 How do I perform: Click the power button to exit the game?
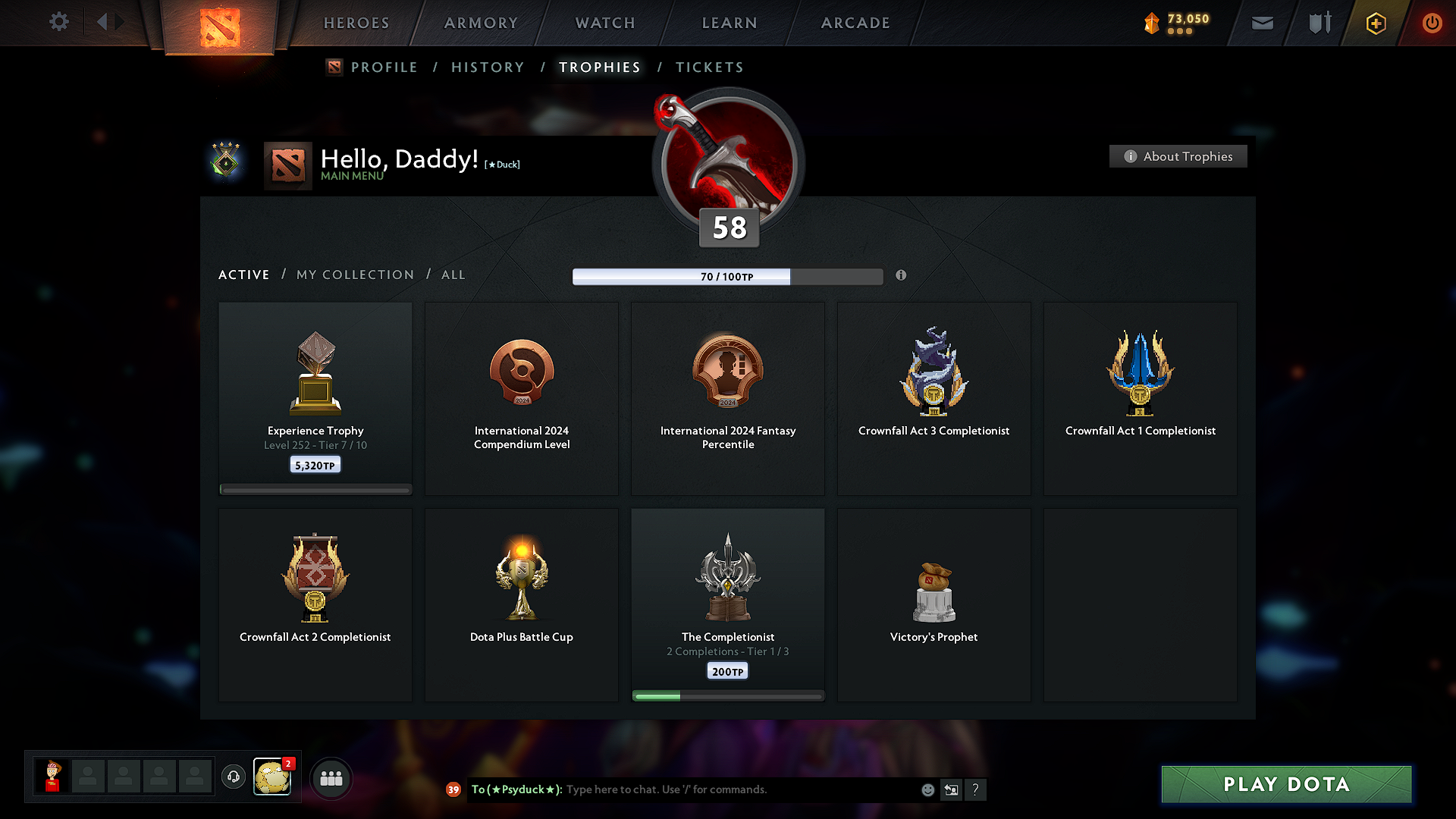[1432, 23]
